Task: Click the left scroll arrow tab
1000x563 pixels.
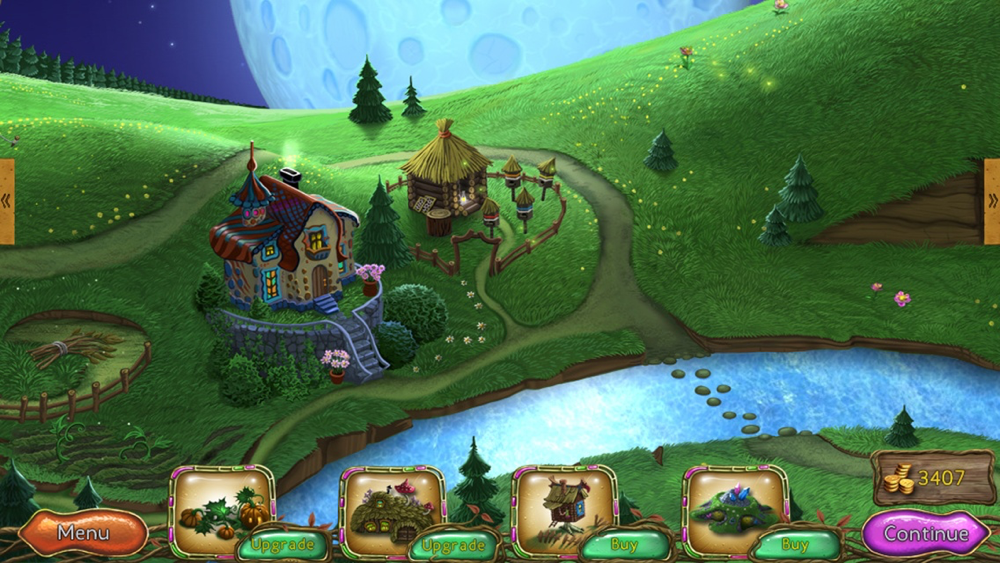Action: click(x=6, y=201)
